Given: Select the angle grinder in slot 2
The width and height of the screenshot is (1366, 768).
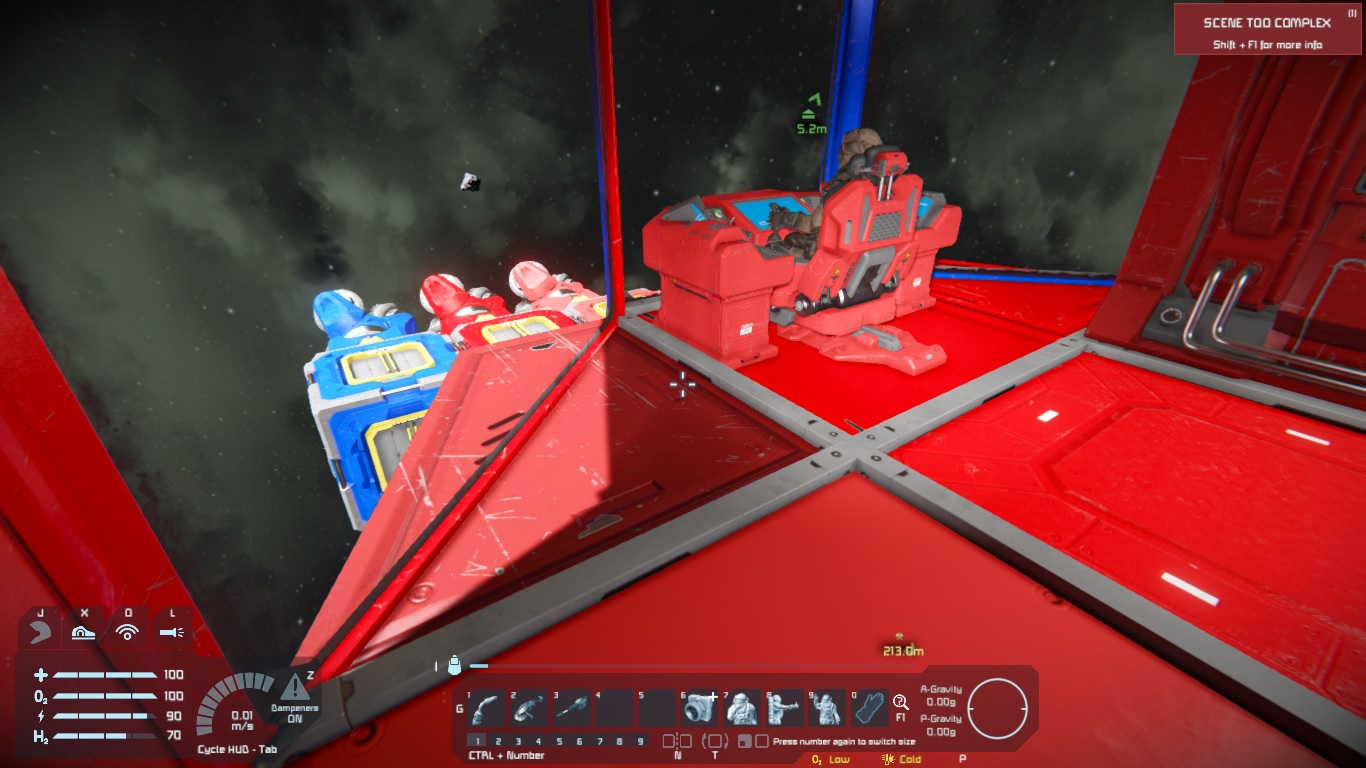Looking at the screenshot, I should (529, 709).
